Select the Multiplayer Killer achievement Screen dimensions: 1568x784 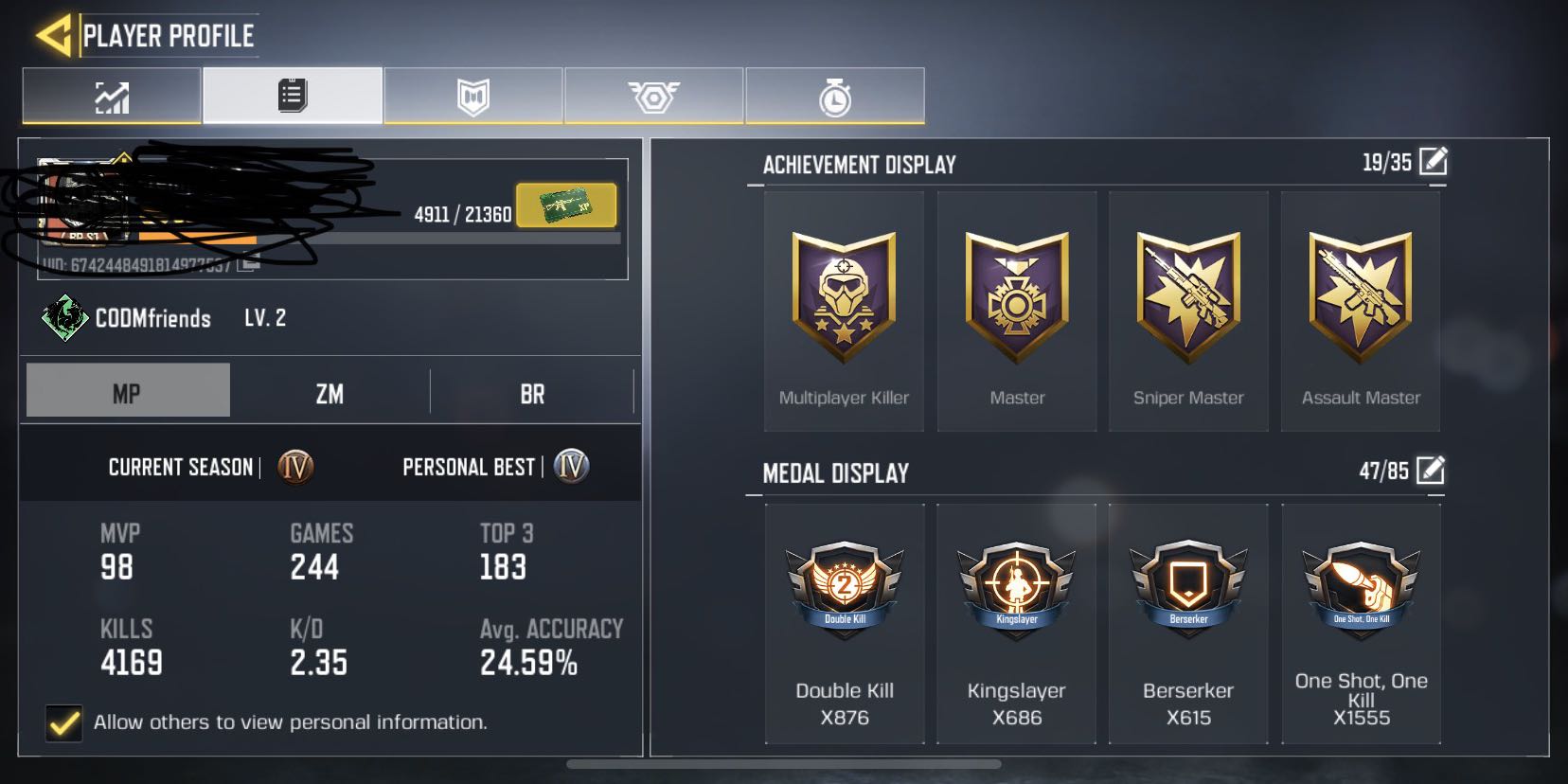click(844, 312)
